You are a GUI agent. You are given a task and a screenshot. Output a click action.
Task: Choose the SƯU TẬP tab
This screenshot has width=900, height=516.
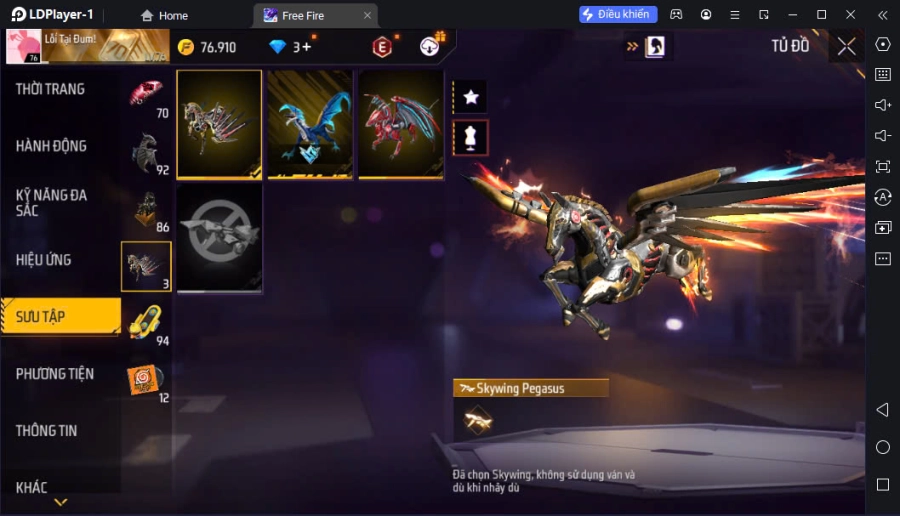[x=41, y=317]
